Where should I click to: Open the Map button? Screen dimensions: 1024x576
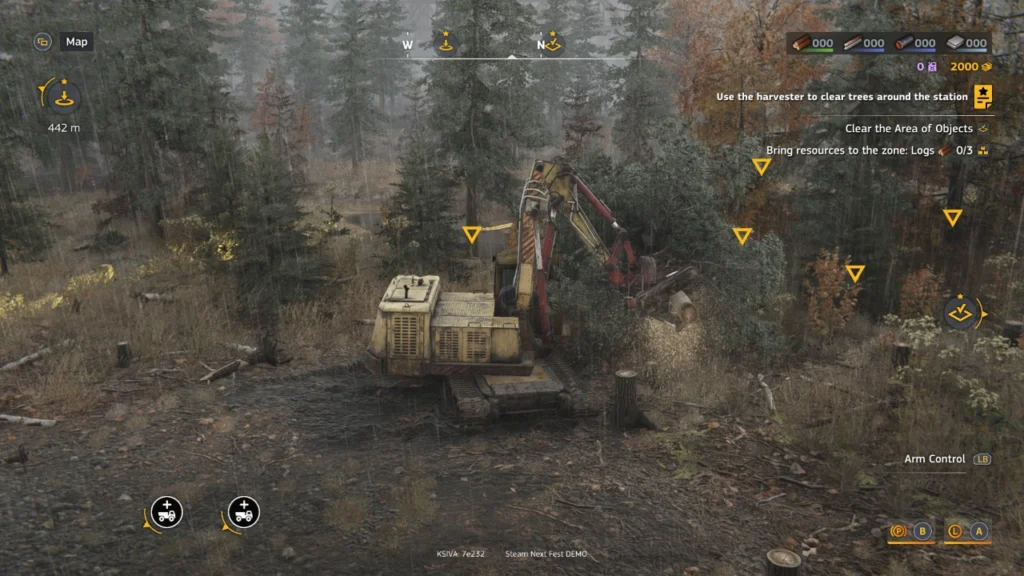(75, 42)
